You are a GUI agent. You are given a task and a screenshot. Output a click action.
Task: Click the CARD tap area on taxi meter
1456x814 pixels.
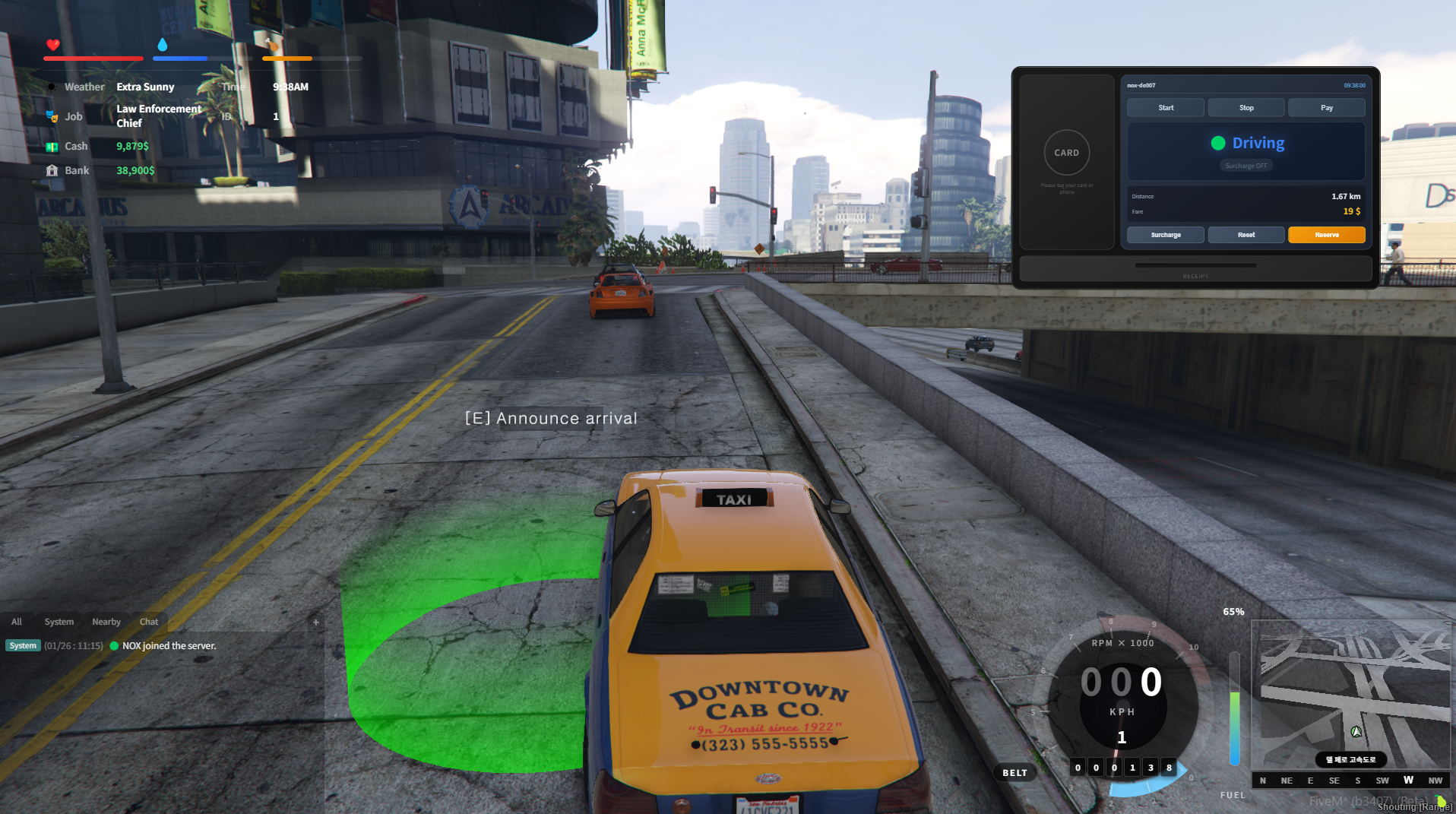[1066, 153]
